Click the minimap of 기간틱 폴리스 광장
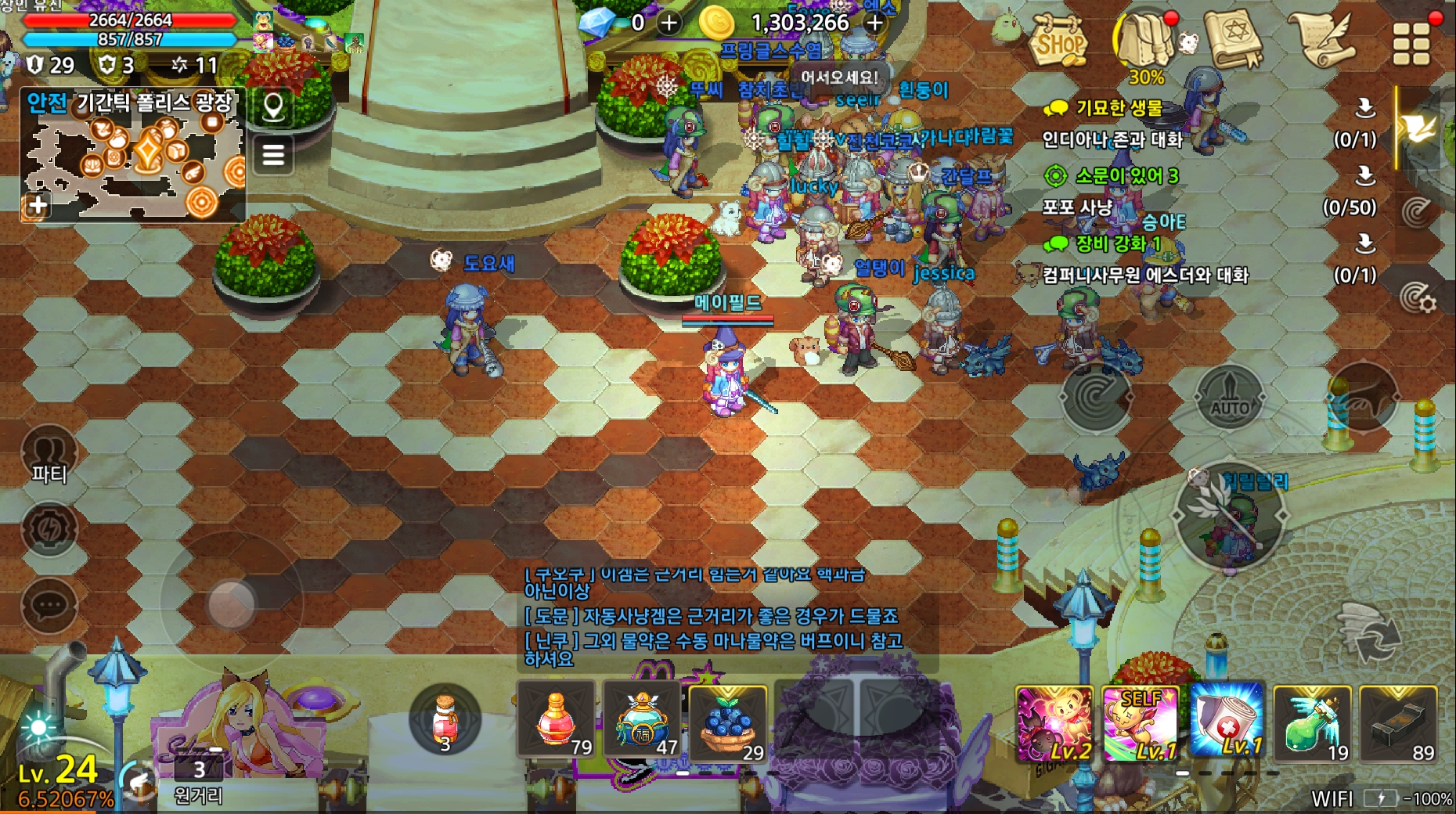Viewport: 1456px width, 814px height. click(133, 163)
